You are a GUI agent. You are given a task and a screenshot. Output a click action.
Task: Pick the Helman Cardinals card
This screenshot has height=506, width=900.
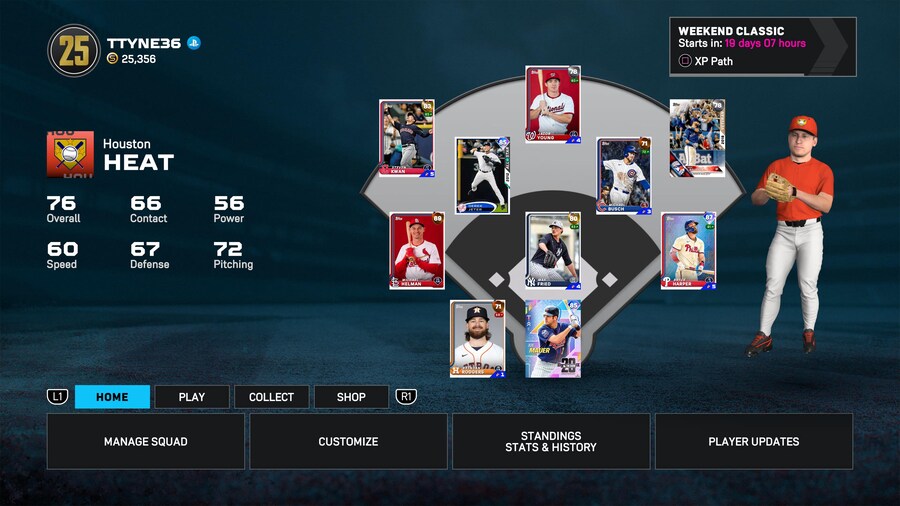(417, 250)
